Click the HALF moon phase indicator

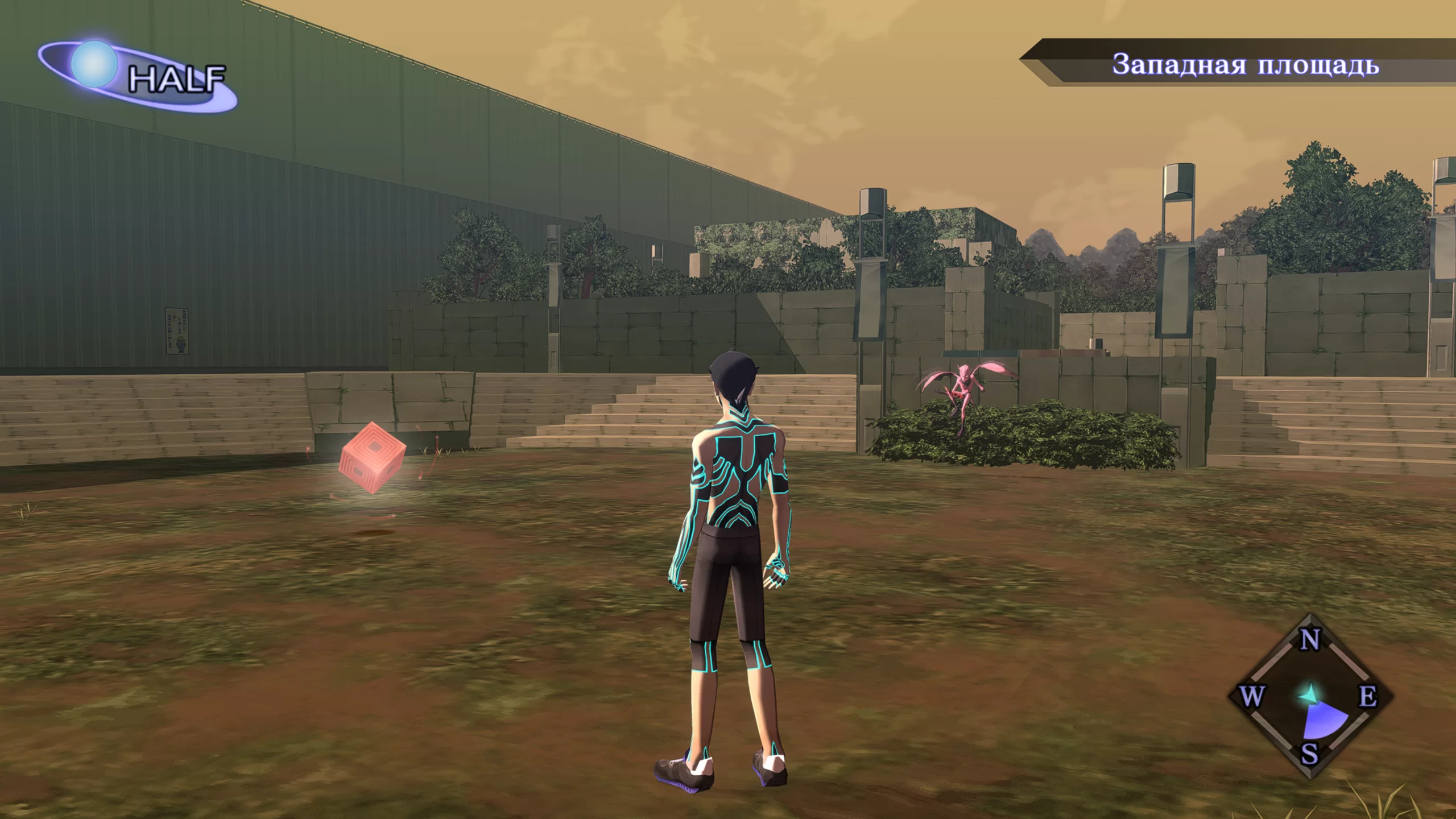pyautogui.click(x=138, y=76)
